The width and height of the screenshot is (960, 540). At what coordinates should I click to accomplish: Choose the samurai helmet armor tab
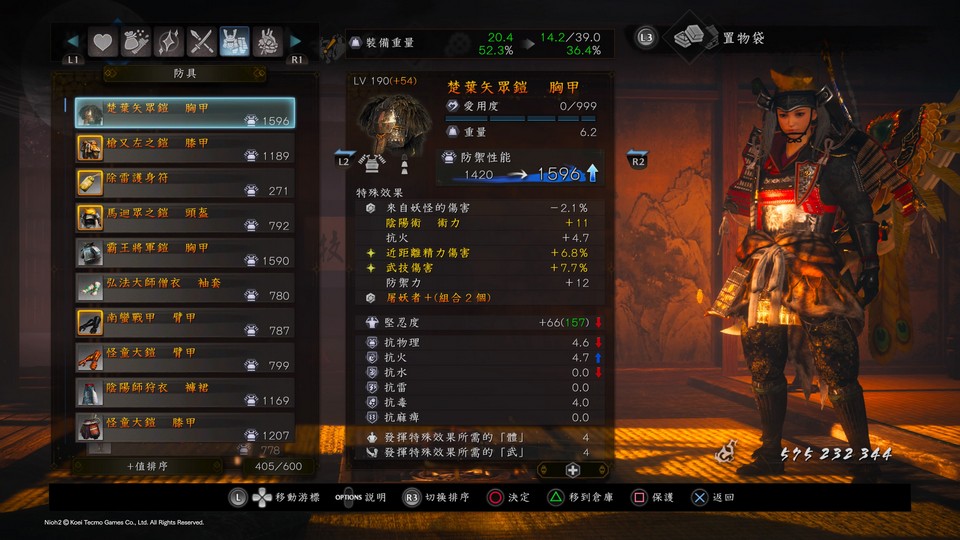(235, 42)
